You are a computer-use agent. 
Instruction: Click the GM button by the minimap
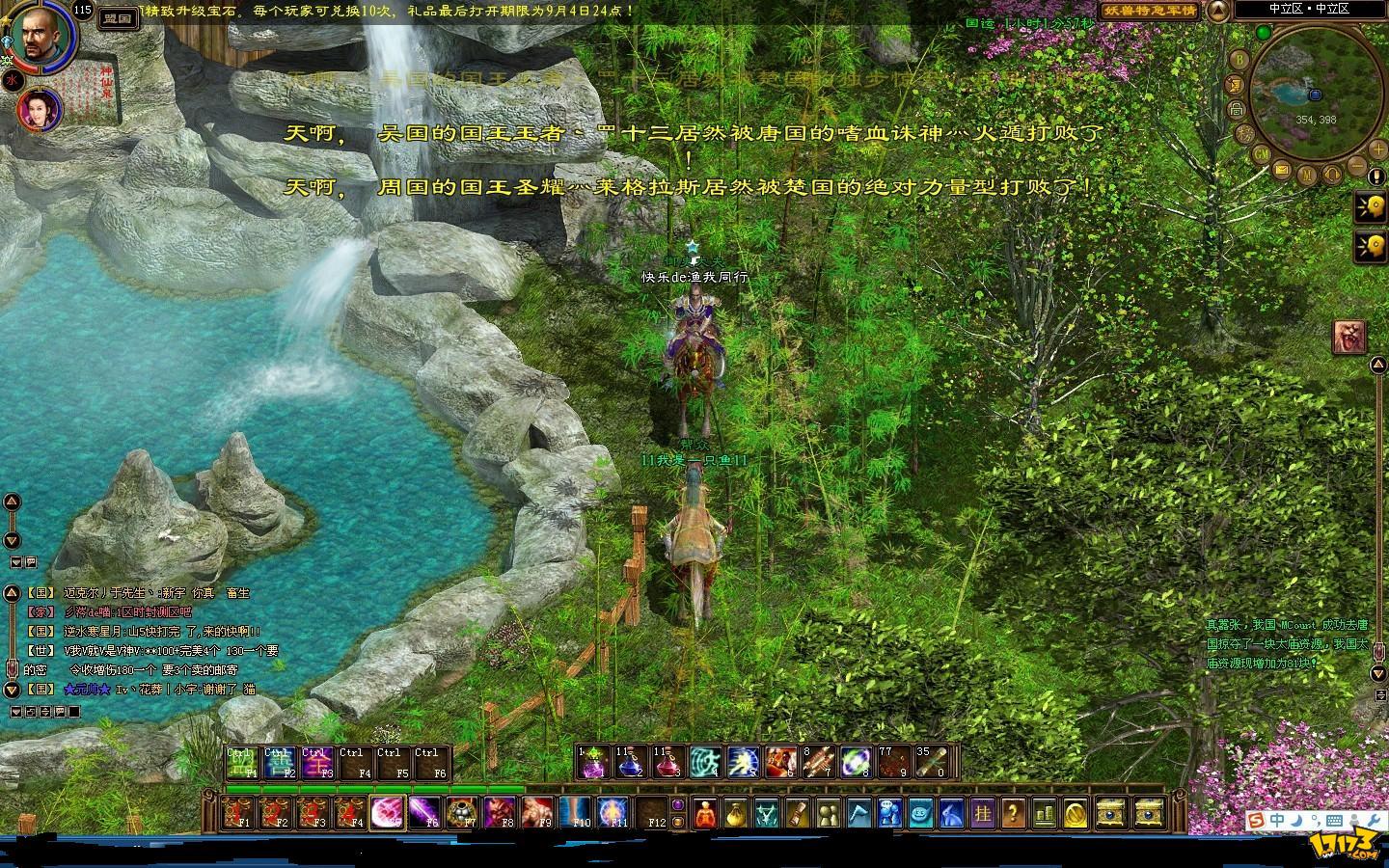point(1261,154)
